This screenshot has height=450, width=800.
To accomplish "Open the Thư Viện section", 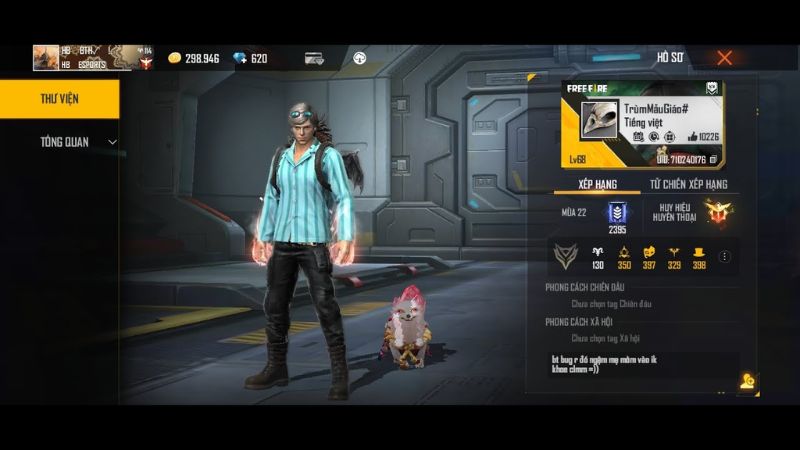I will [59, 98].
